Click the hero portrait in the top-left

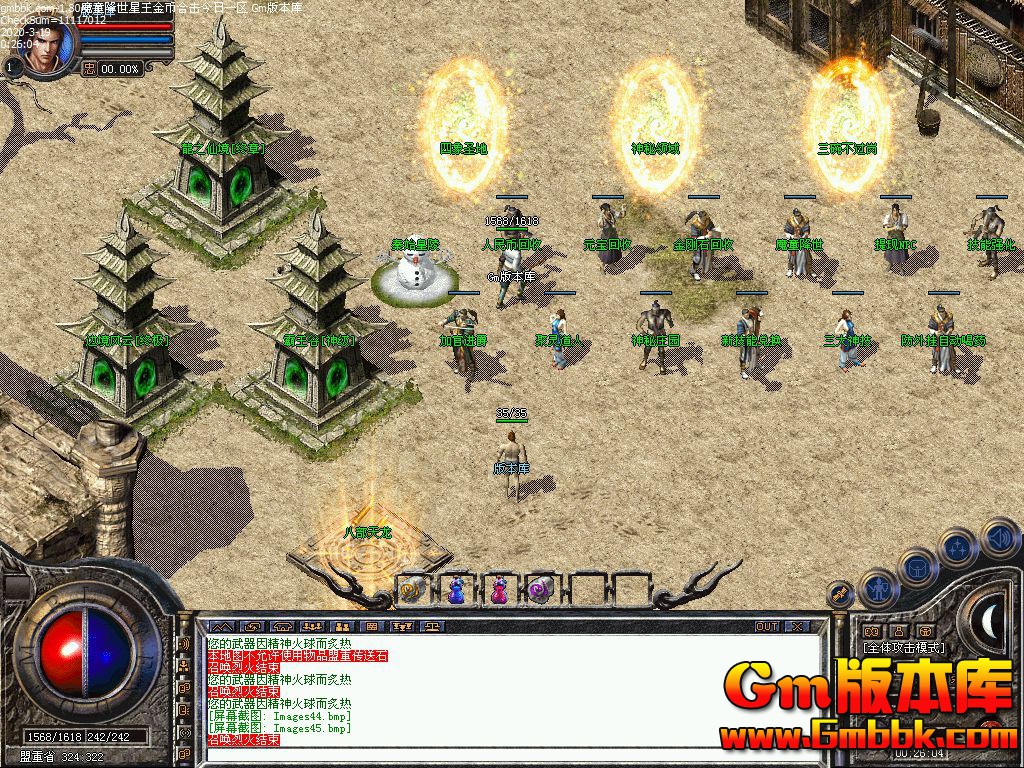(x=50, y=46)
